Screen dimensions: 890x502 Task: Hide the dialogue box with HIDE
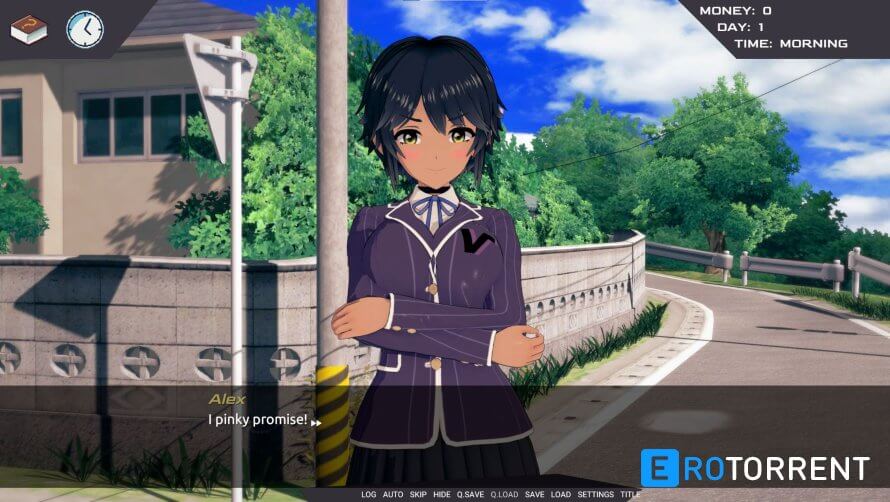pos(442,495)
